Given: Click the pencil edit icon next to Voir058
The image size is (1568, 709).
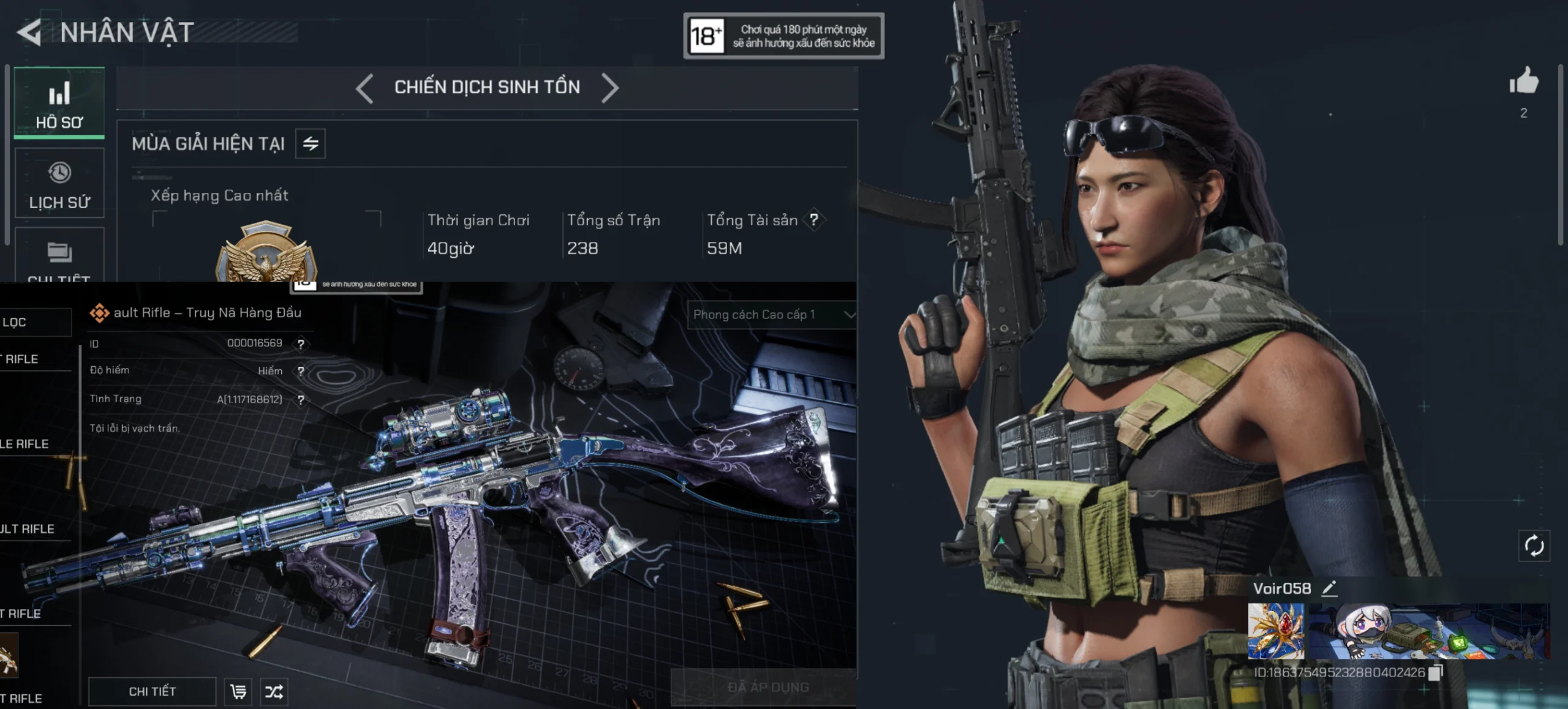Looking at the screenshot, I should point(1329,589).
